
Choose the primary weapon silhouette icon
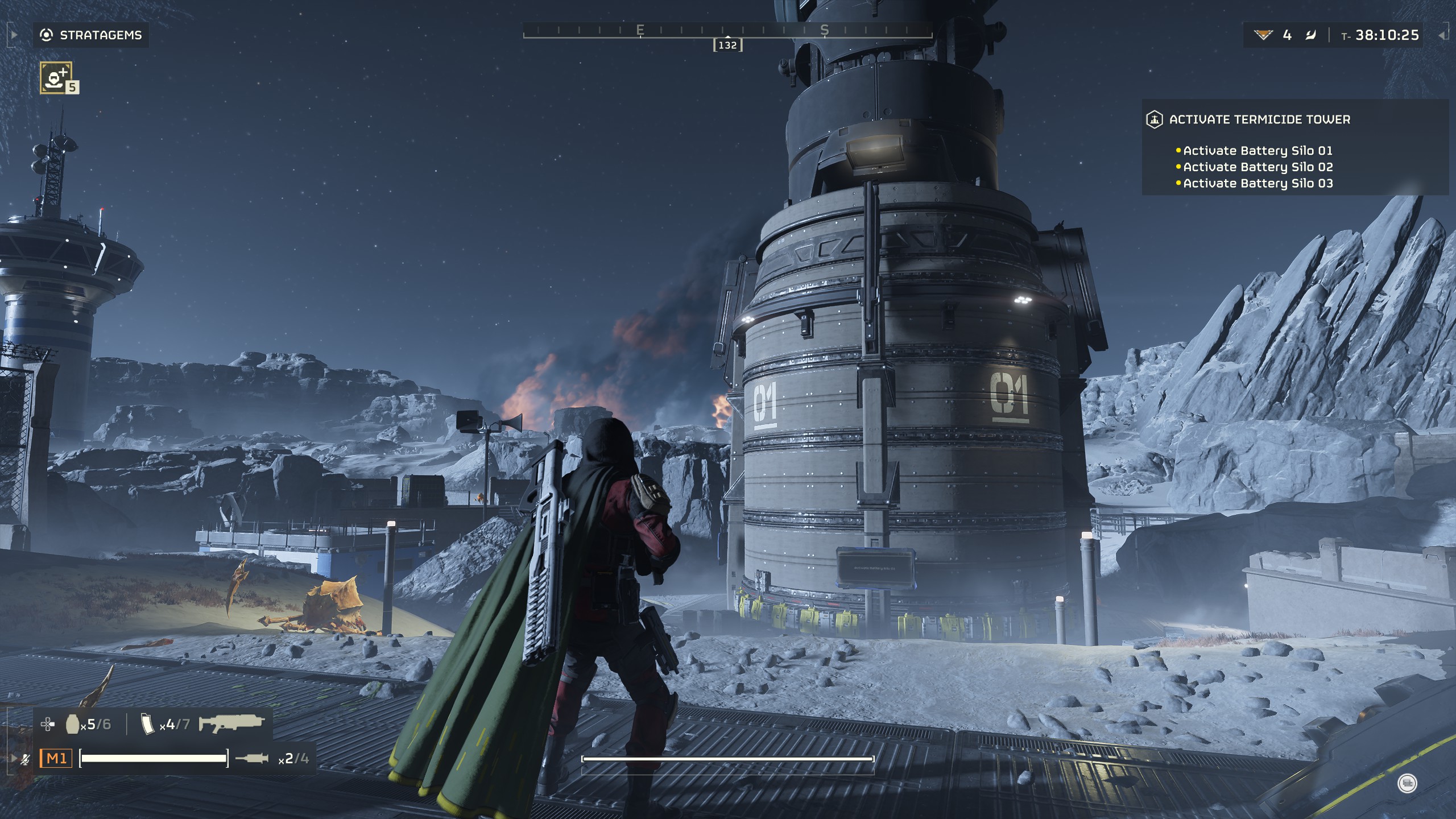tap(231, 723)
